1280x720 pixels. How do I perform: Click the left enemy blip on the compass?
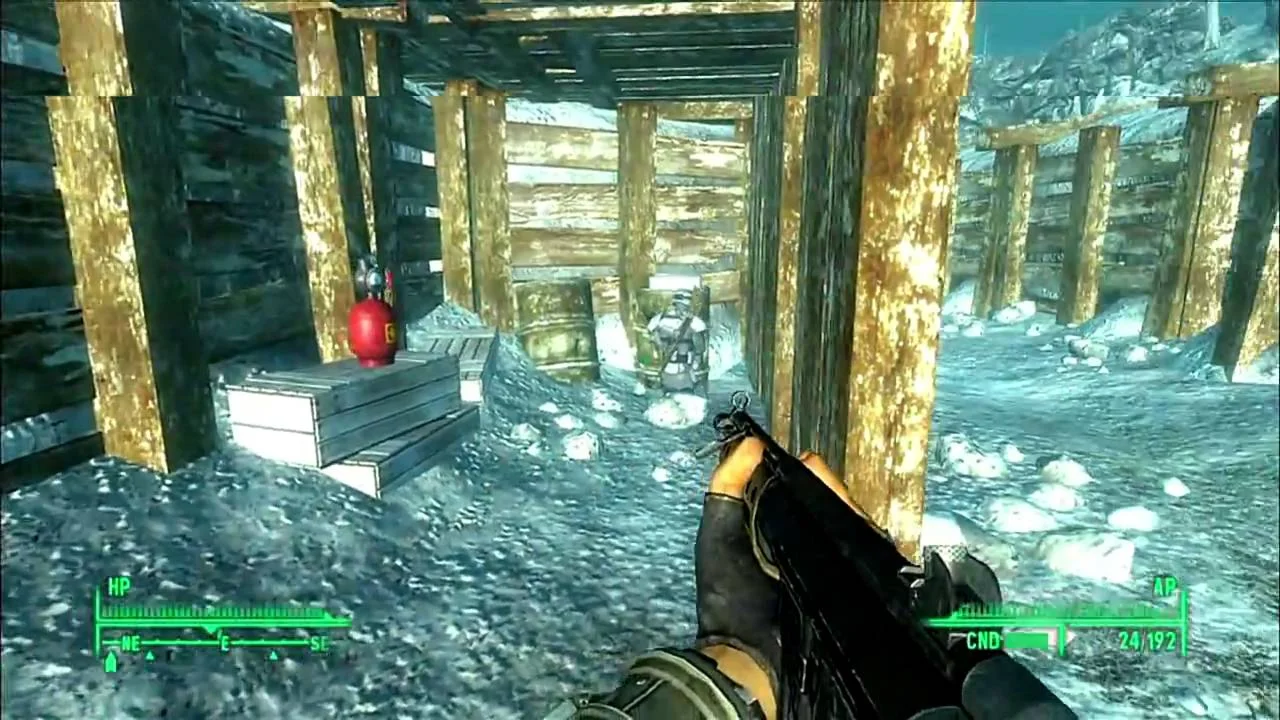coord(150,655)
